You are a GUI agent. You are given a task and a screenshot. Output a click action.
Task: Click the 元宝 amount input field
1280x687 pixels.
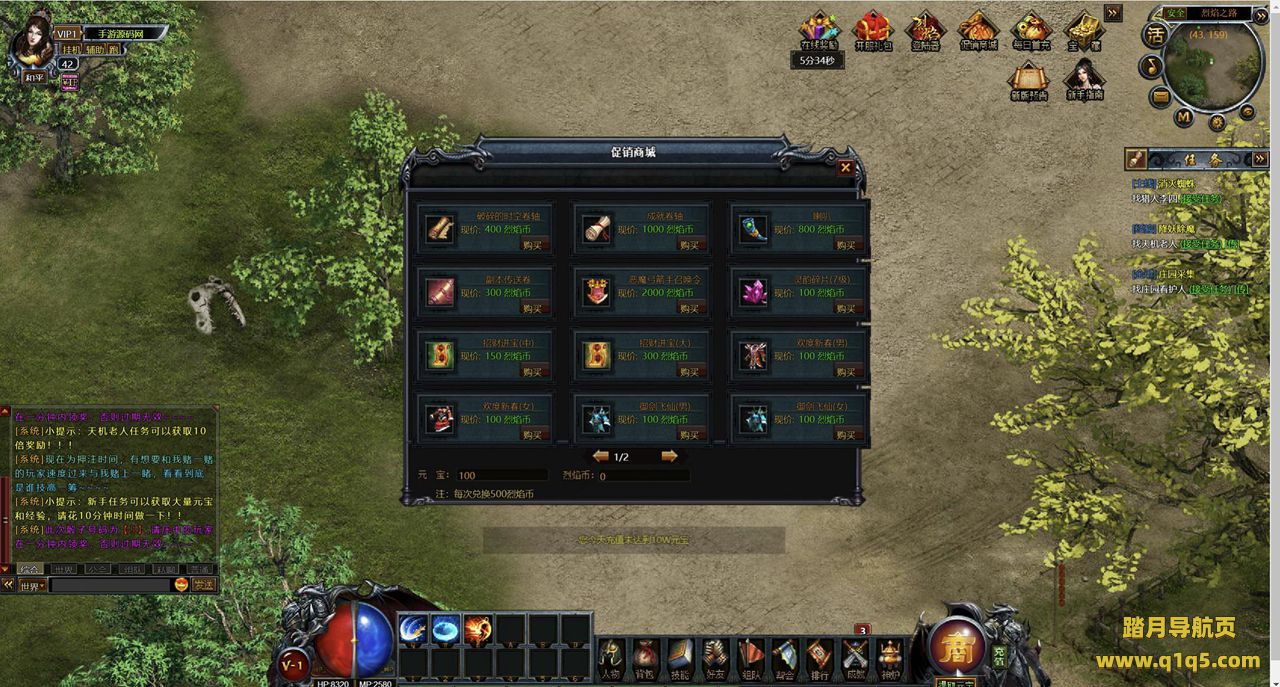coord(501,476)
